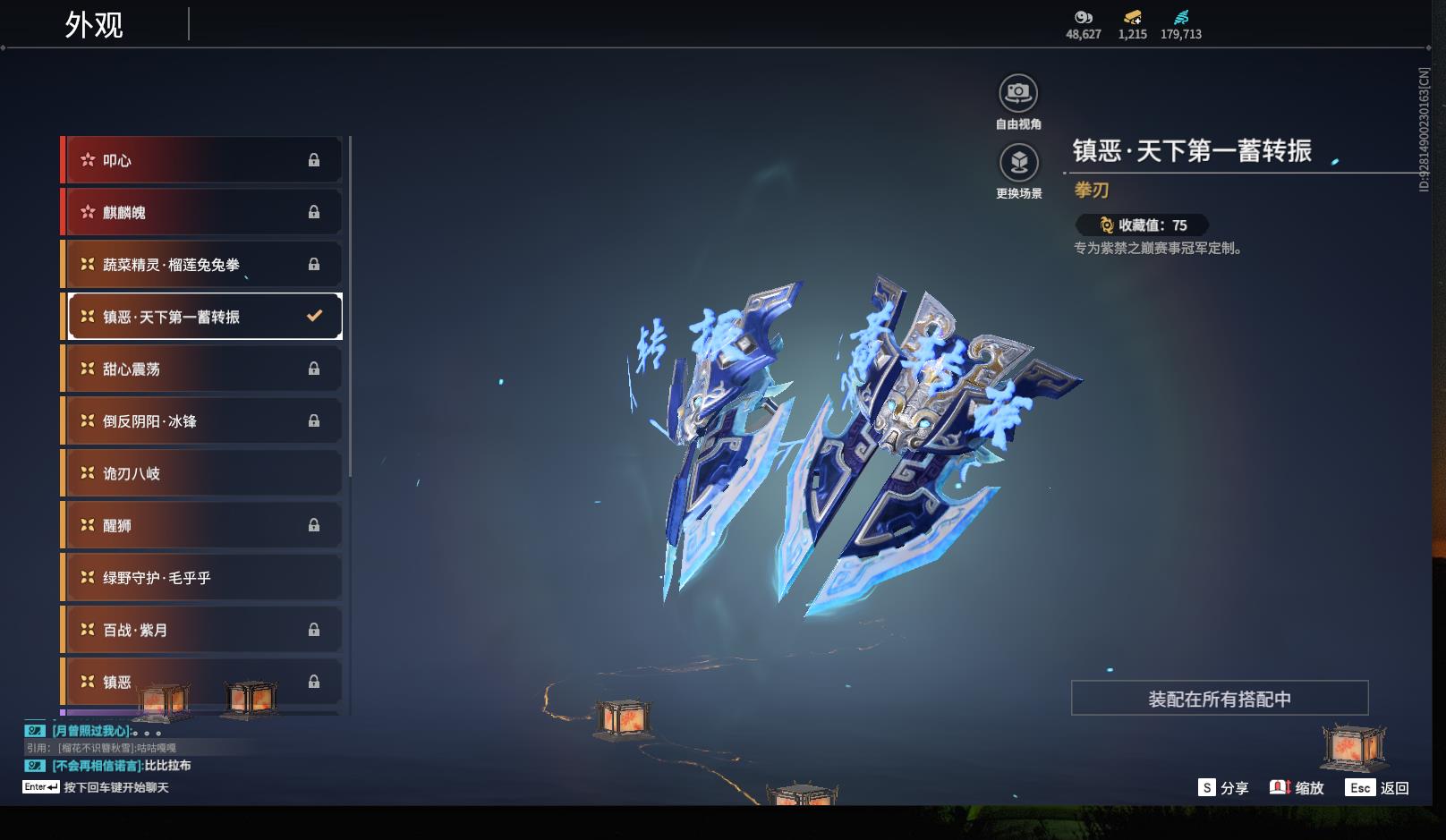This screenshot has height=840, width=1446.
Task: Pick 绿野守护·毛乎乎 from the list
Action: 202,578
